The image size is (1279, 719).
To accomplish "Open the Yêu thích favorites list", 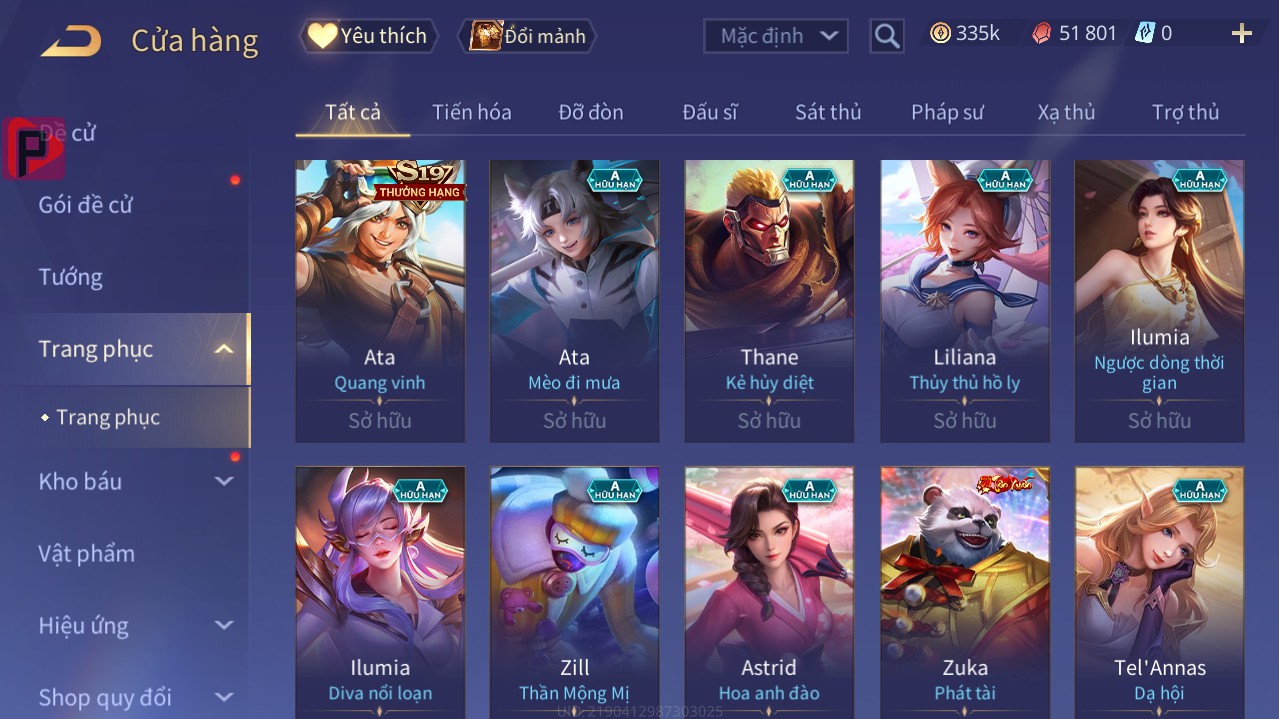I will [369, 36].
